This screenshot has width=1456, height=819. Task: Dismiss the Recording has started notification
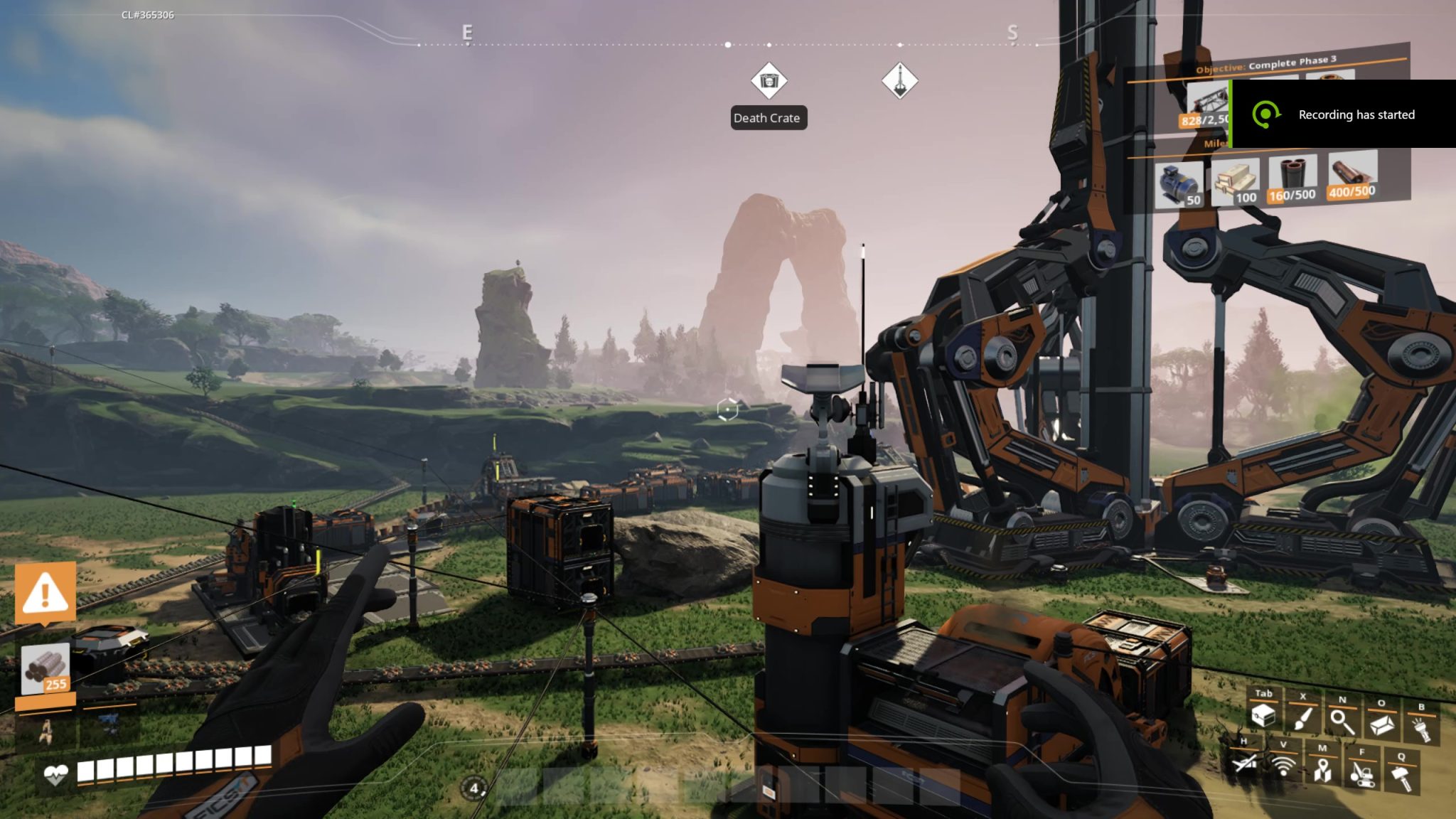[x=1354, y=114]
